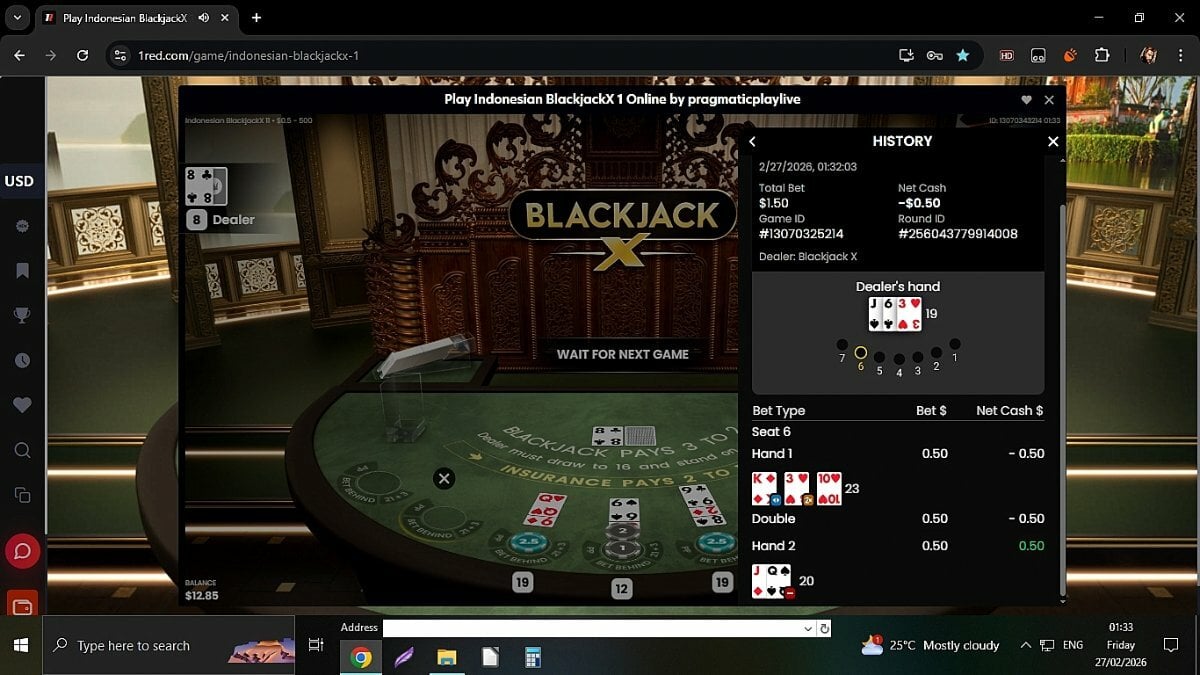Open the red chat bubble button
Viewport: 1200px width, 675px height.
[x=22, y=551]
